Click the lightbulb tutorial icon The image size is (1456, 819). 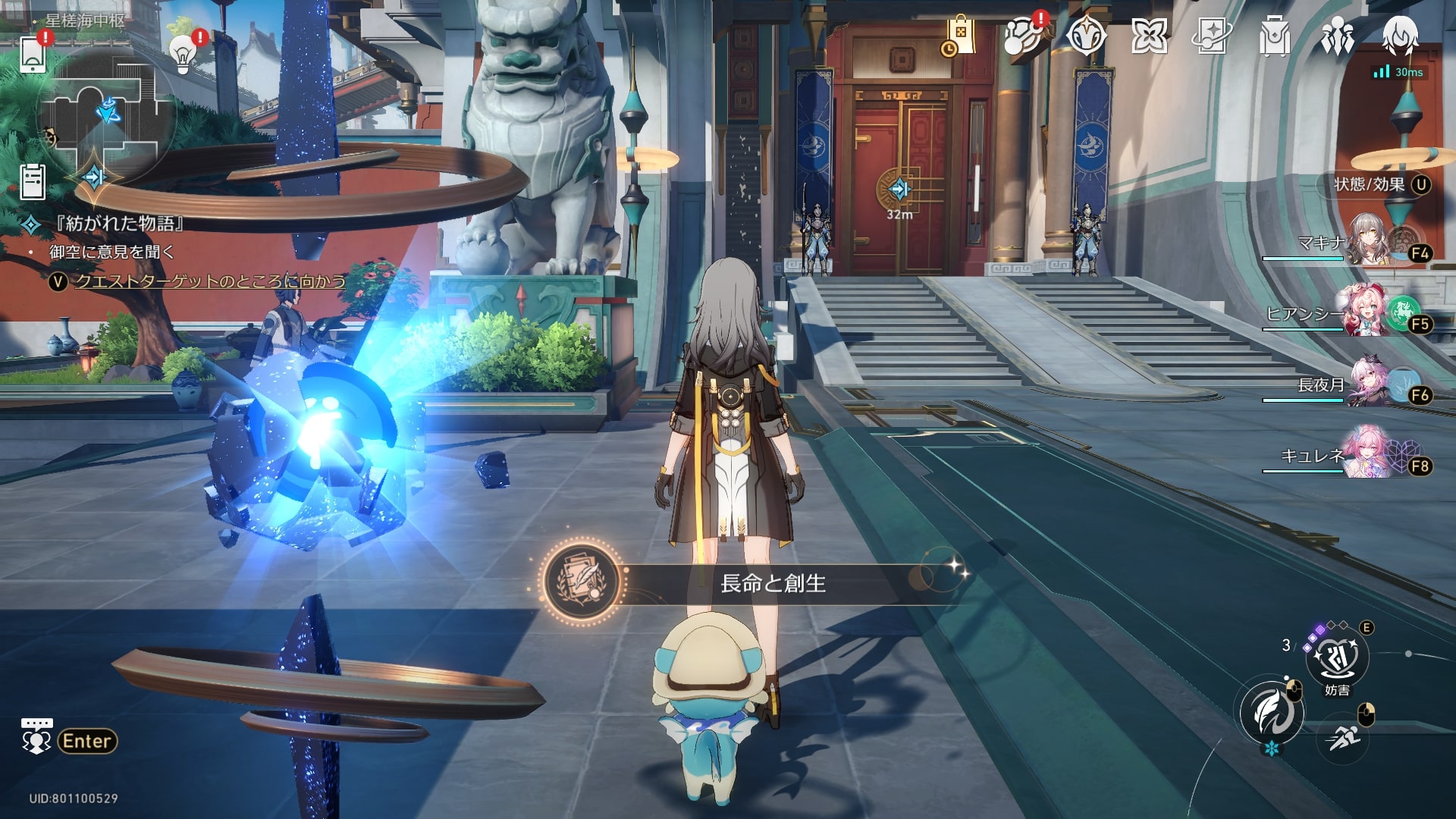(x=183, y=53)
